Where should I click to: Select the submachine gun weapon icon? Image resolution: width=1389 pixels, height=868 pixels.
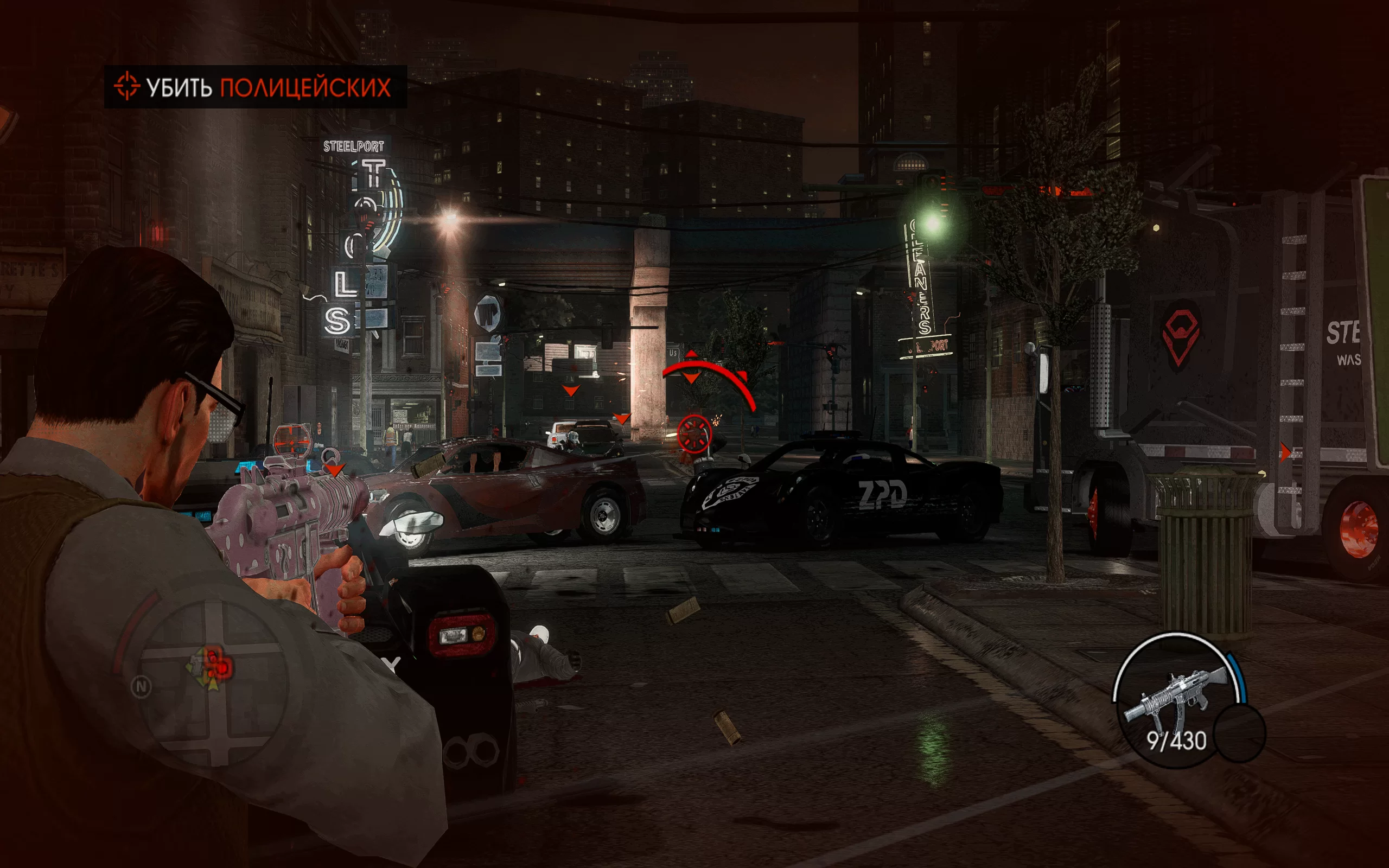pos(1175,696)
